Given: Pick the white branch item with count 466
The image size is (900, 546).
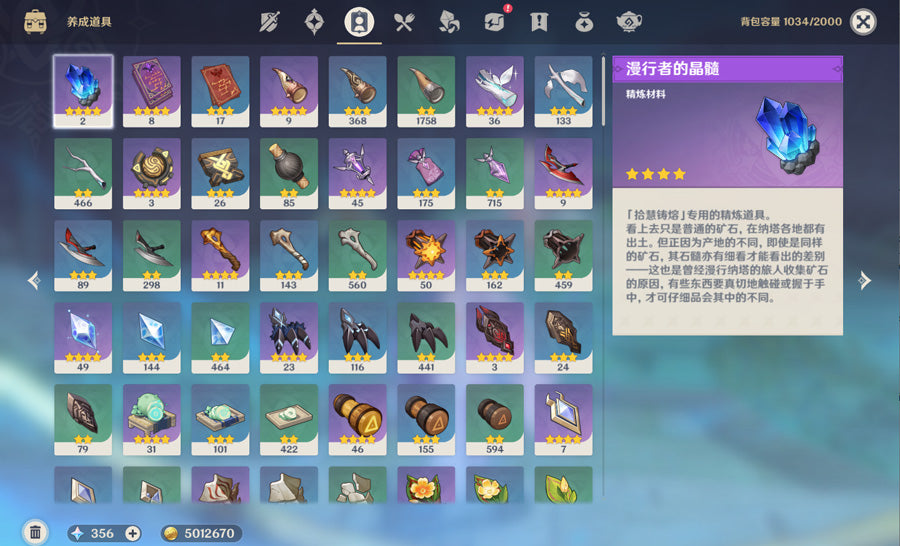Looking at the screenshot, I should pos(83,172).
